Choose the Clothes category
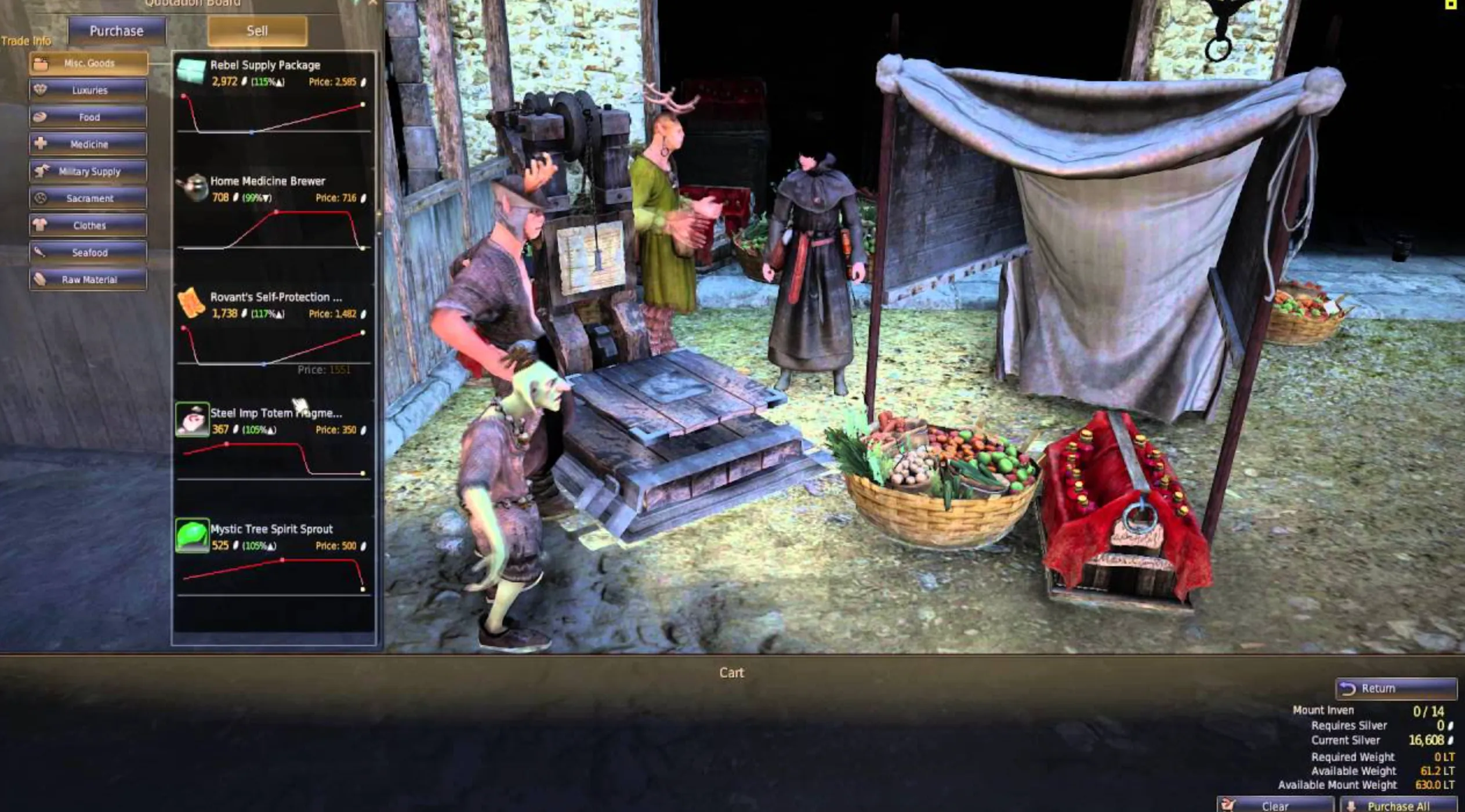 point(89,226)
